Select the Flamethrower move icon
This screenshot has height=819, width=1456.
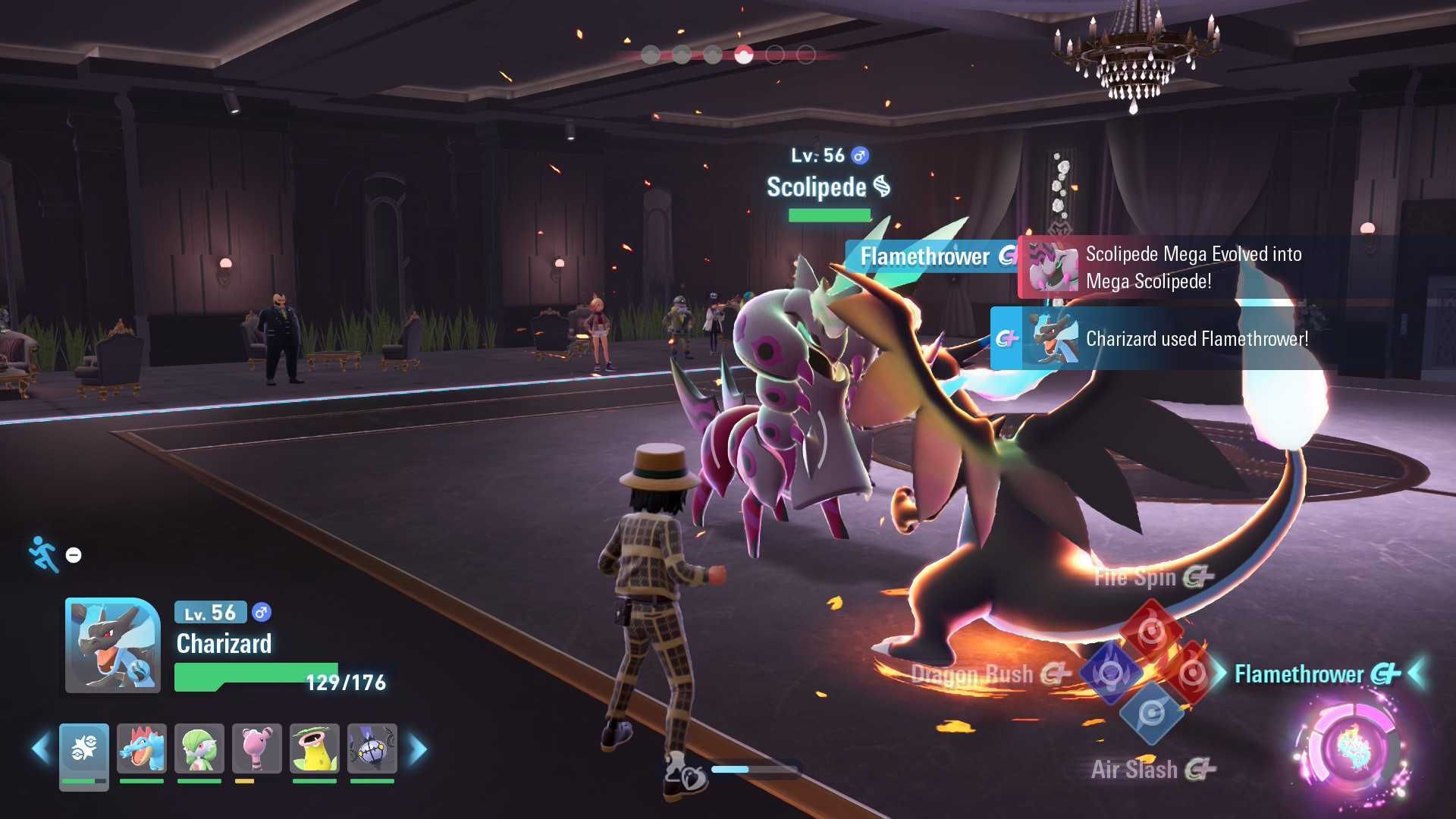[x=1192, y=673]
